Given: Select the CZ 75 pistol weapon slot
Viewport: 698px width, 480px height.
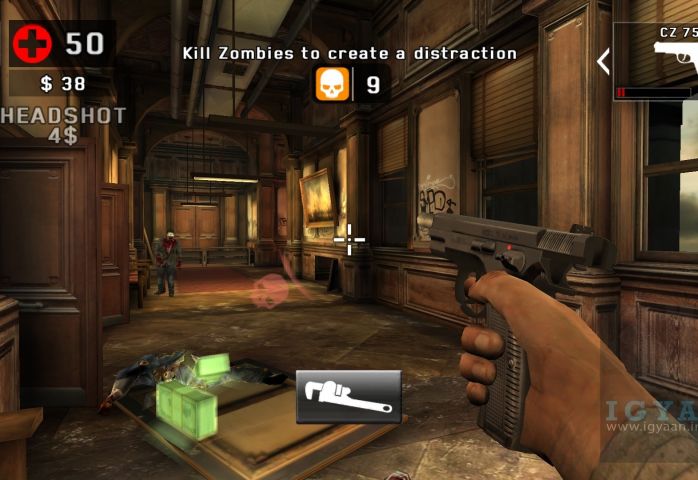Looking at the screenshot, I should point(658,61).
